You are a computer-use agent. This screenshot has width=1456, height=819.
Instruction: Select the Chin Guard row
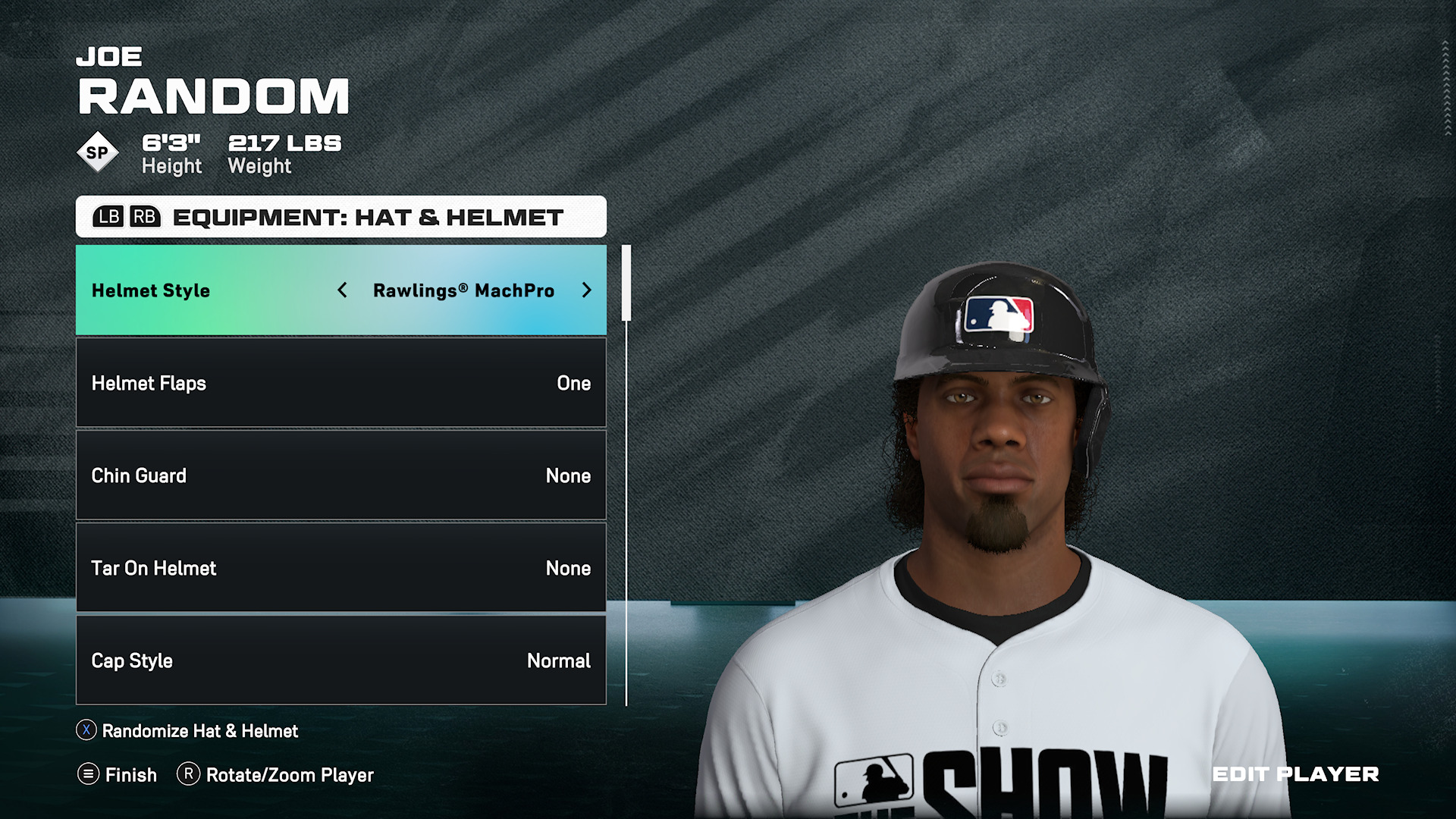[x=340, y=475]
